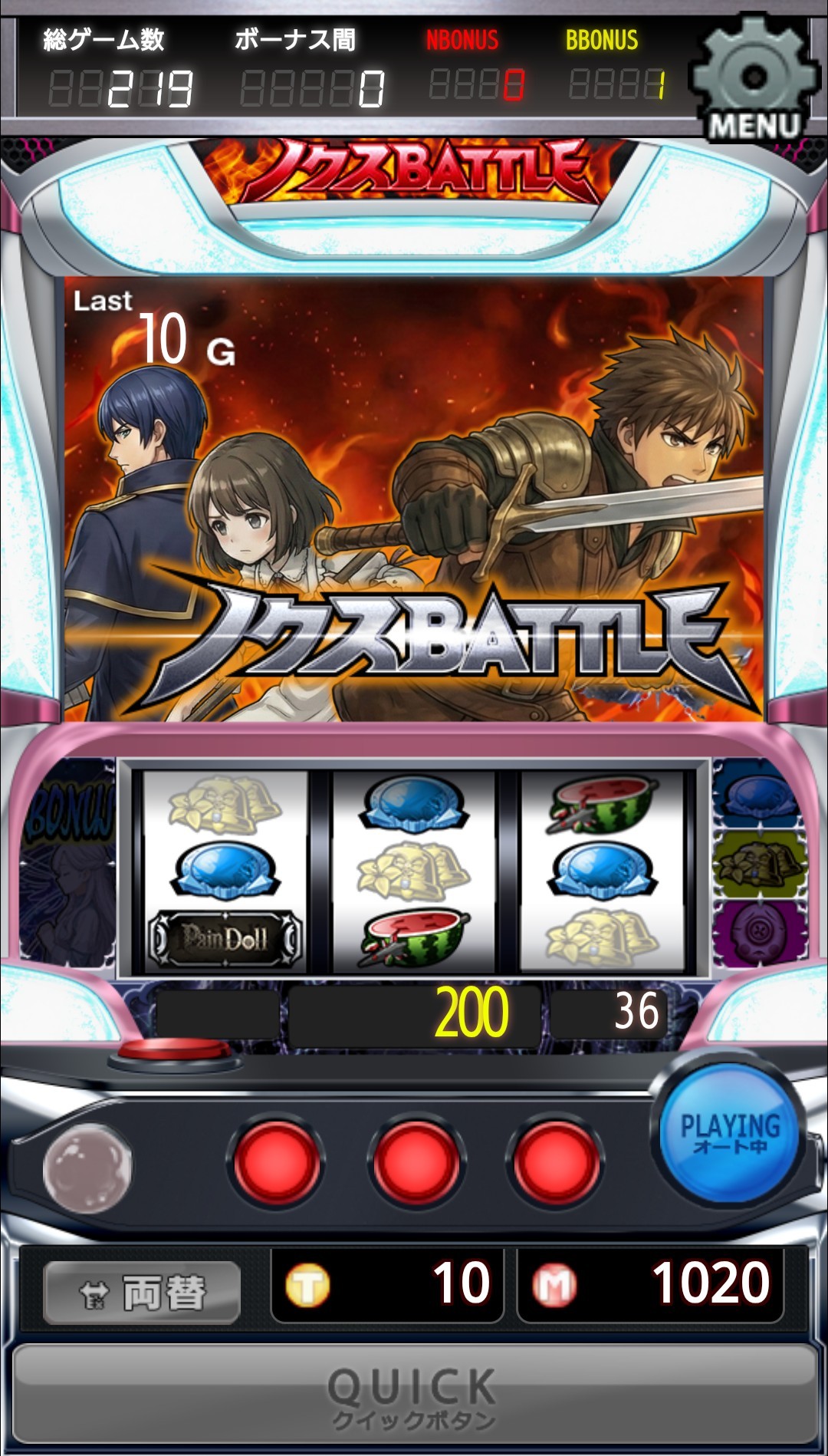This screenshot has height=1456, width=828.
Task: Stop the right reel with its red button
Action: [x=555, y=1162]
